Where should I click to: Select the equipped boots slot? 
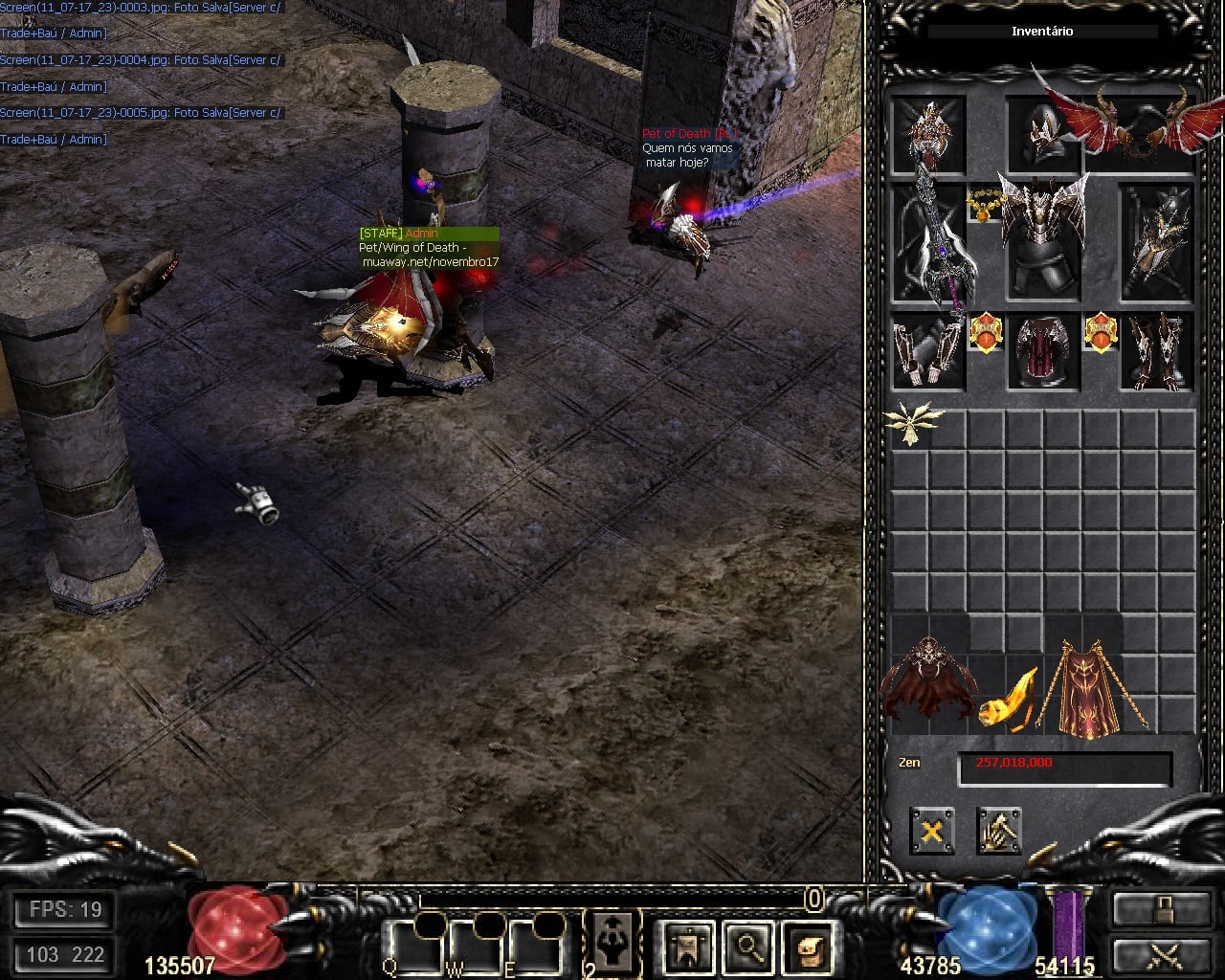click(x=1157, y=351)
